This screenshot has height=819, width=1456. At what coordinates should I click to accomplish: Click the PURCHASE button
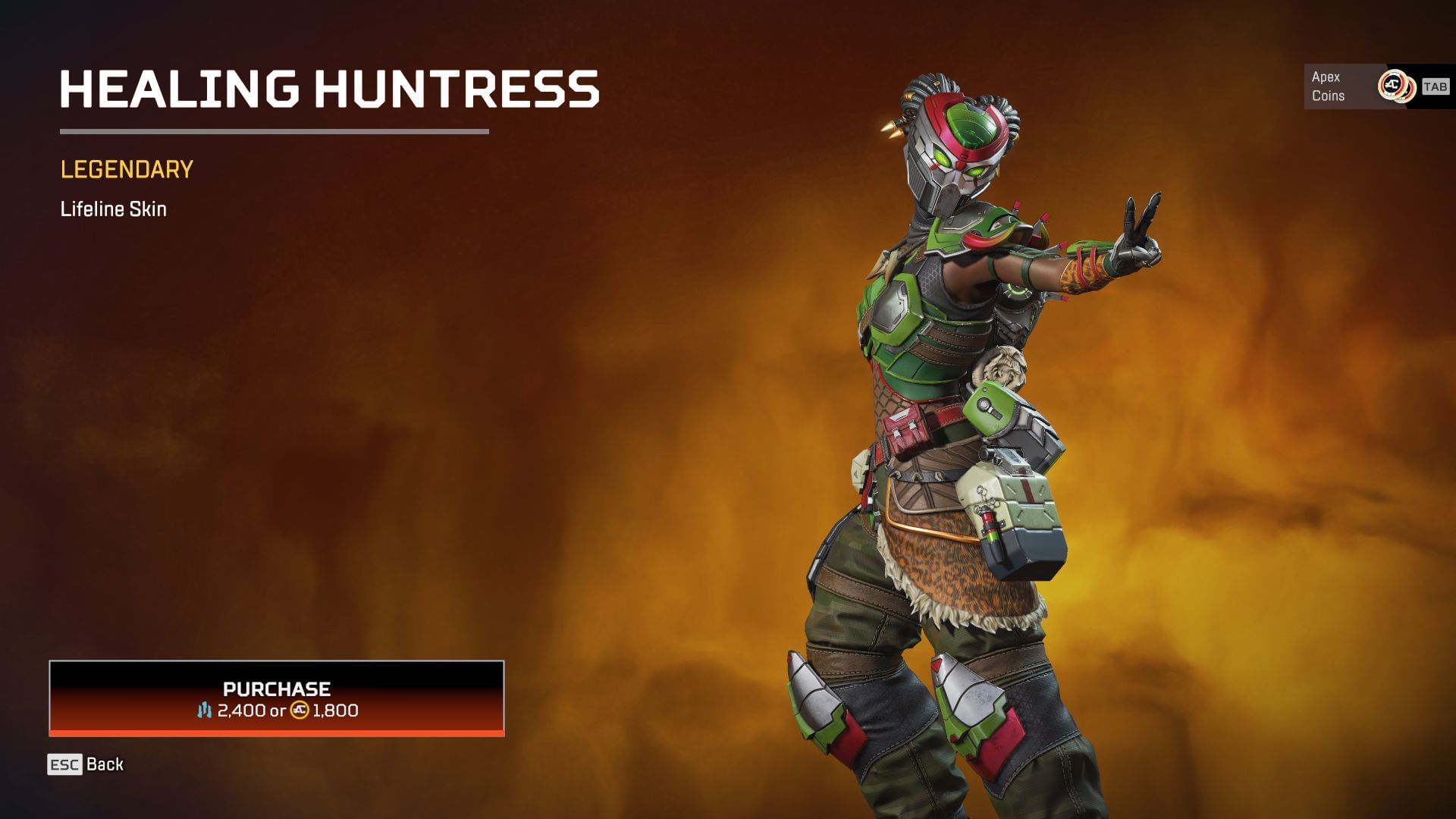click(x=276, y=689)
